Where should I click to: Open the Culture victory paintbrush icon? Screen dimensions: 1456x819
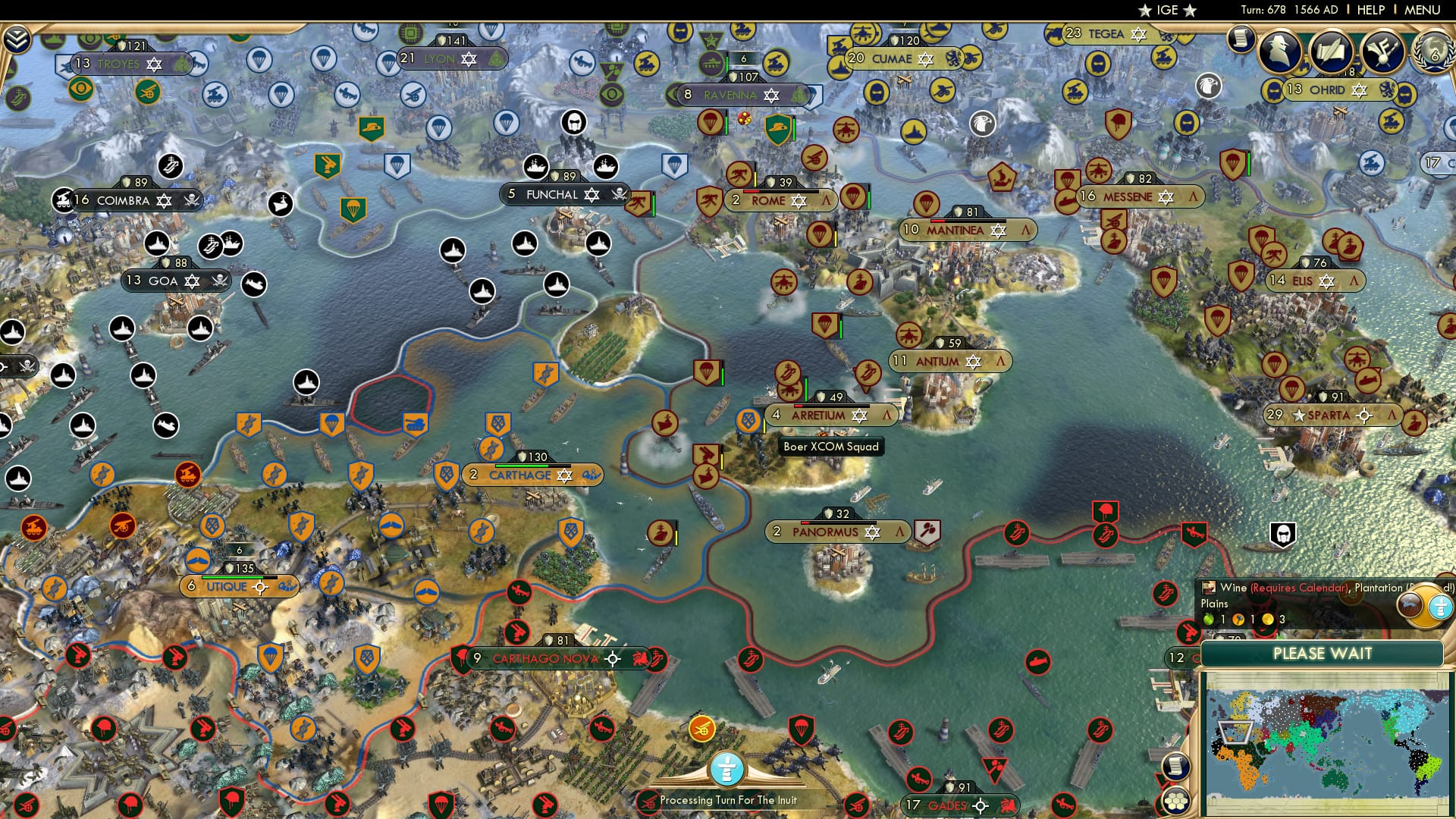pos(1383,50)
